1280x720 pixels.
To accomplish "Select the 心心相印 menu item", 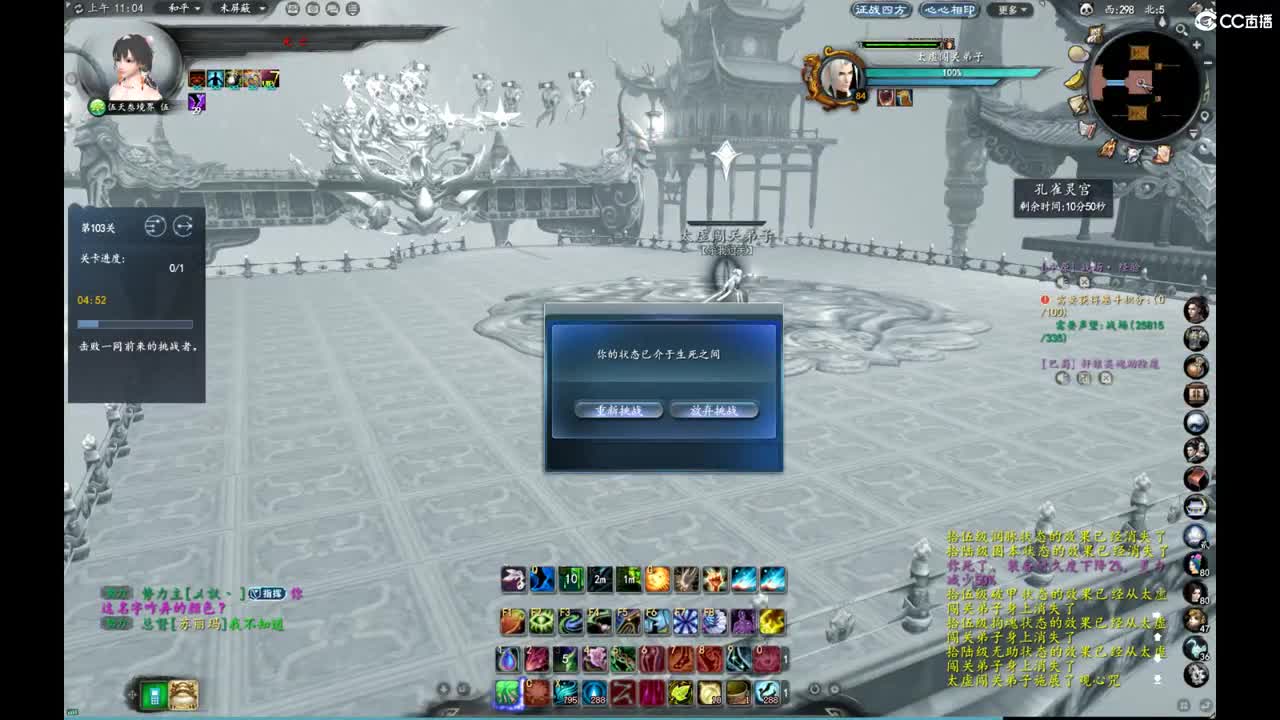I will (950, 10).
